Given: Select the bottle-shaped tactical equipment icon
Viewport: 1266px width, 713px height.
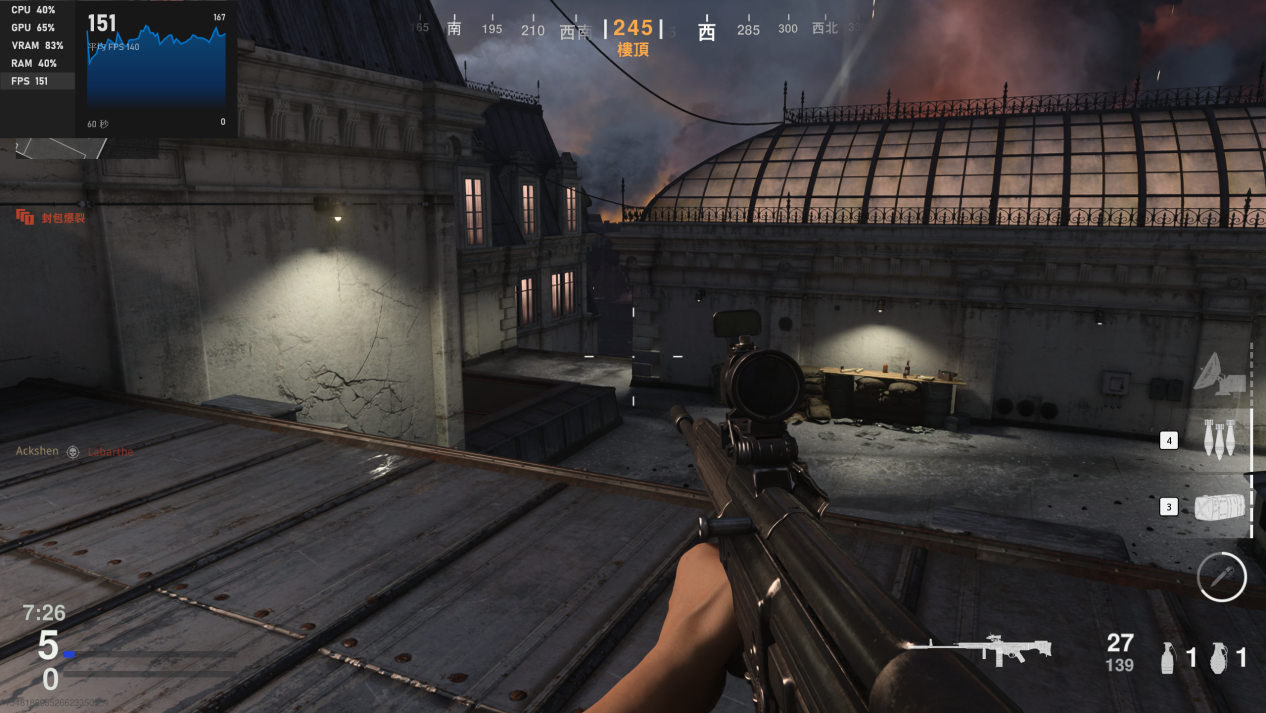Looking at the screenshot, I should coord(1167,657).
